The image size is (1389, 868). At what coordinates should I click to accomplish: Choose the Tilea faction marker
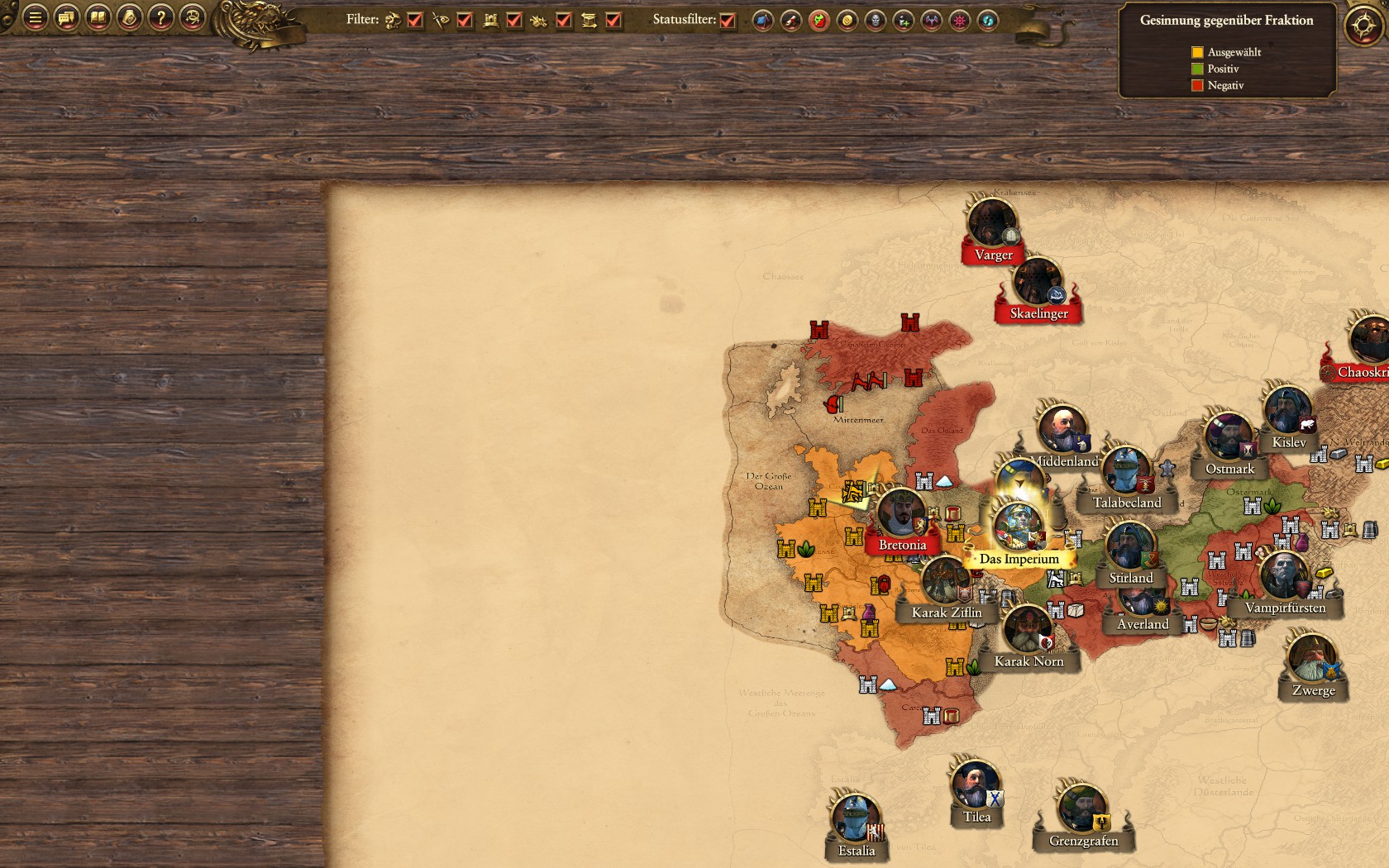(976, 785)
